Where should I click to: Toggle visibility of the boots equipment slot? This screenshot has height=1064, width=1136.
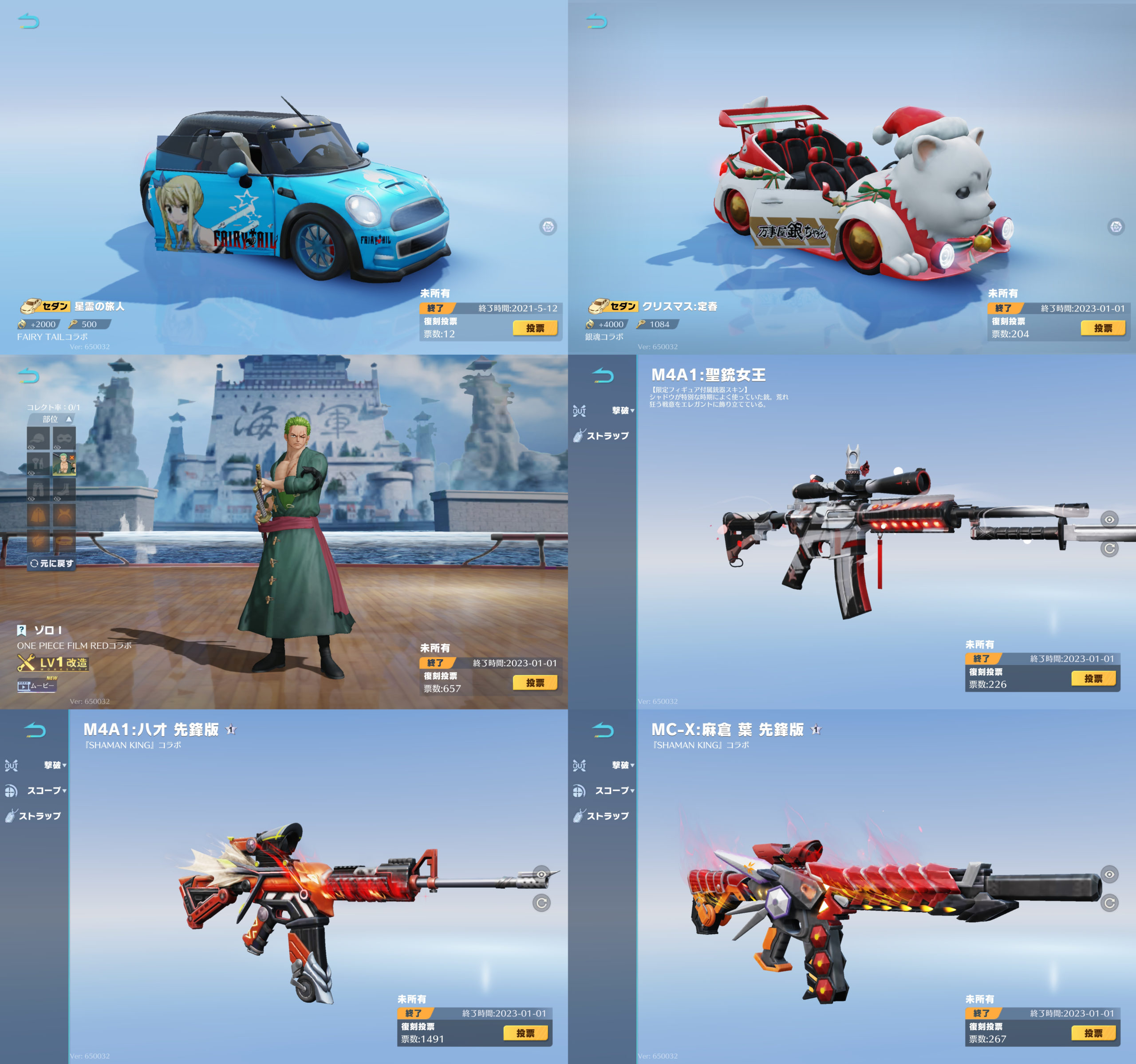[x=57, y=498]
